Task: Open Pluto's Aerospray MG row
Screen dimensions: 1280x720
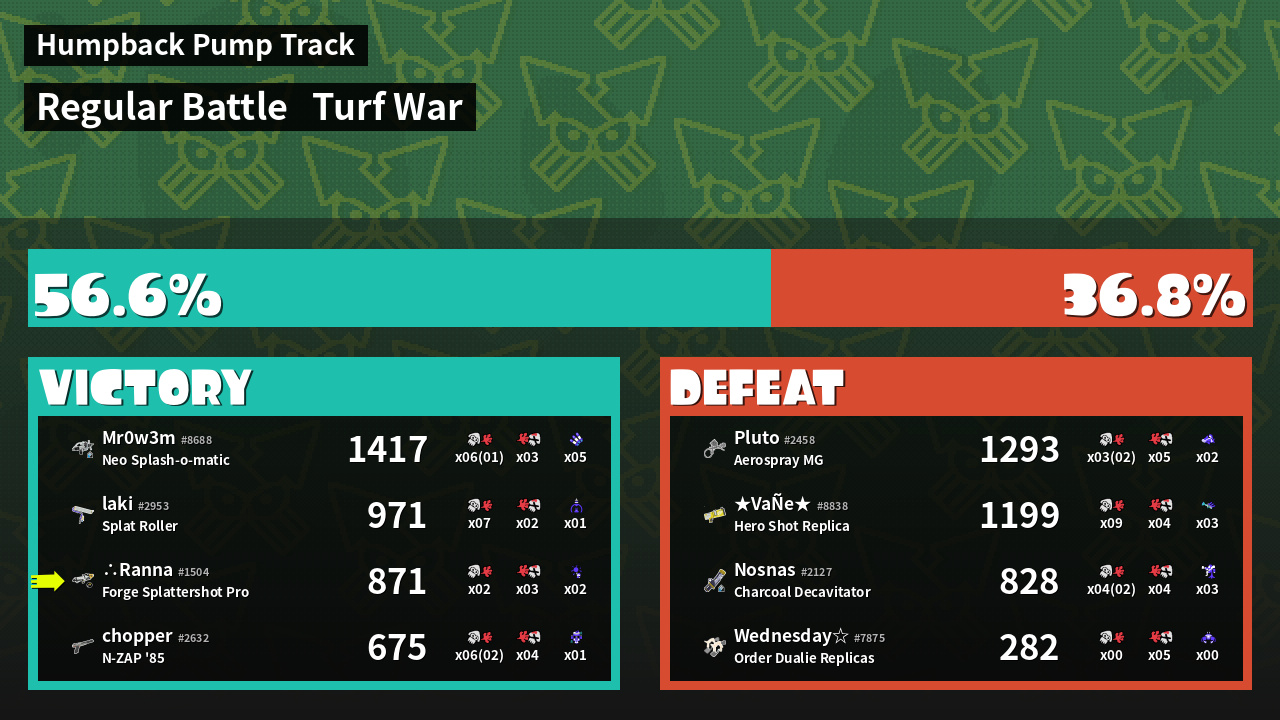Action: point(956,449)
